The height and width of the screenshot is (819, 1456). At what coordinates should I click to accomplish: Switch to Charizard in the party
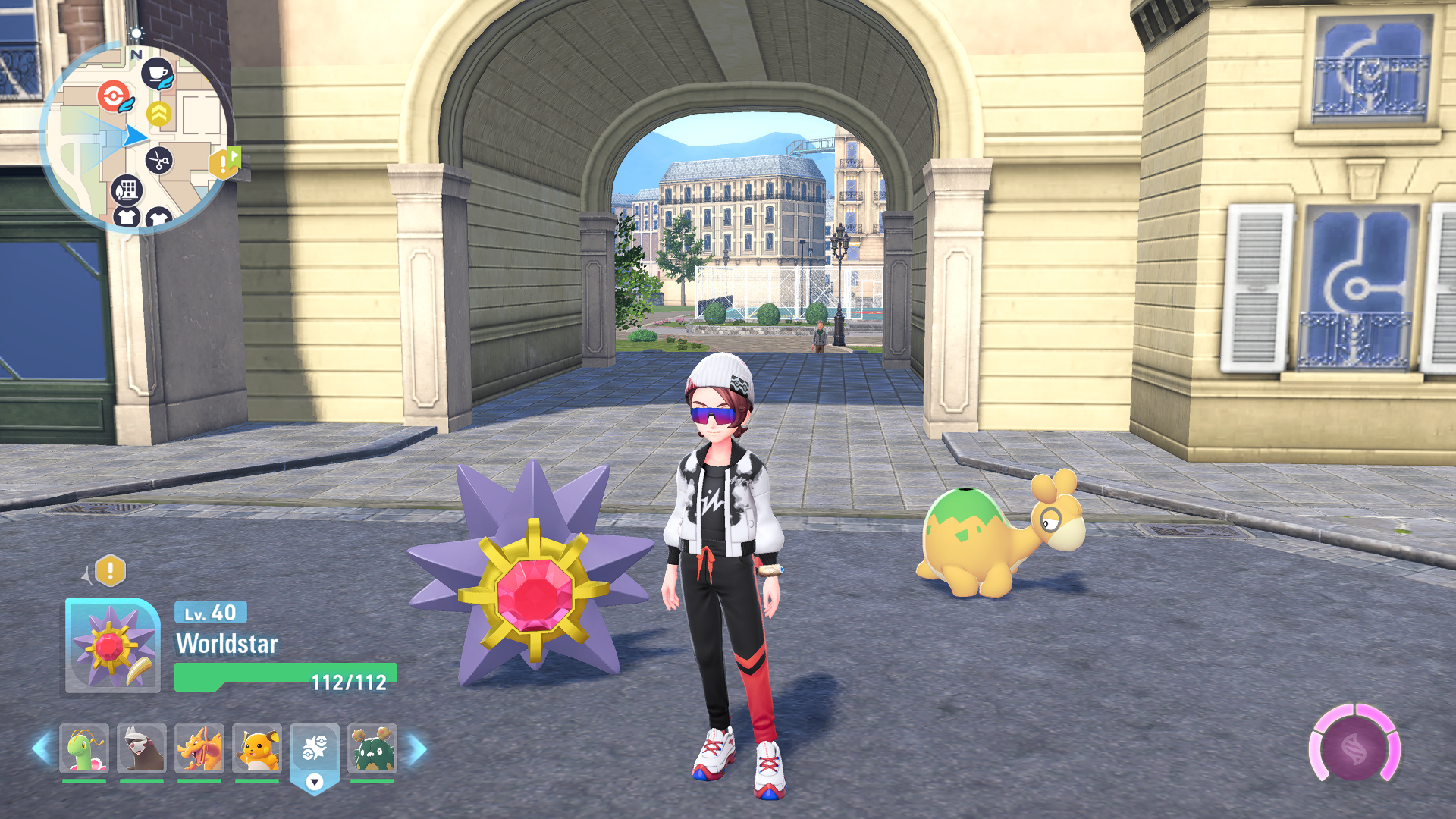tap(199, 748)
